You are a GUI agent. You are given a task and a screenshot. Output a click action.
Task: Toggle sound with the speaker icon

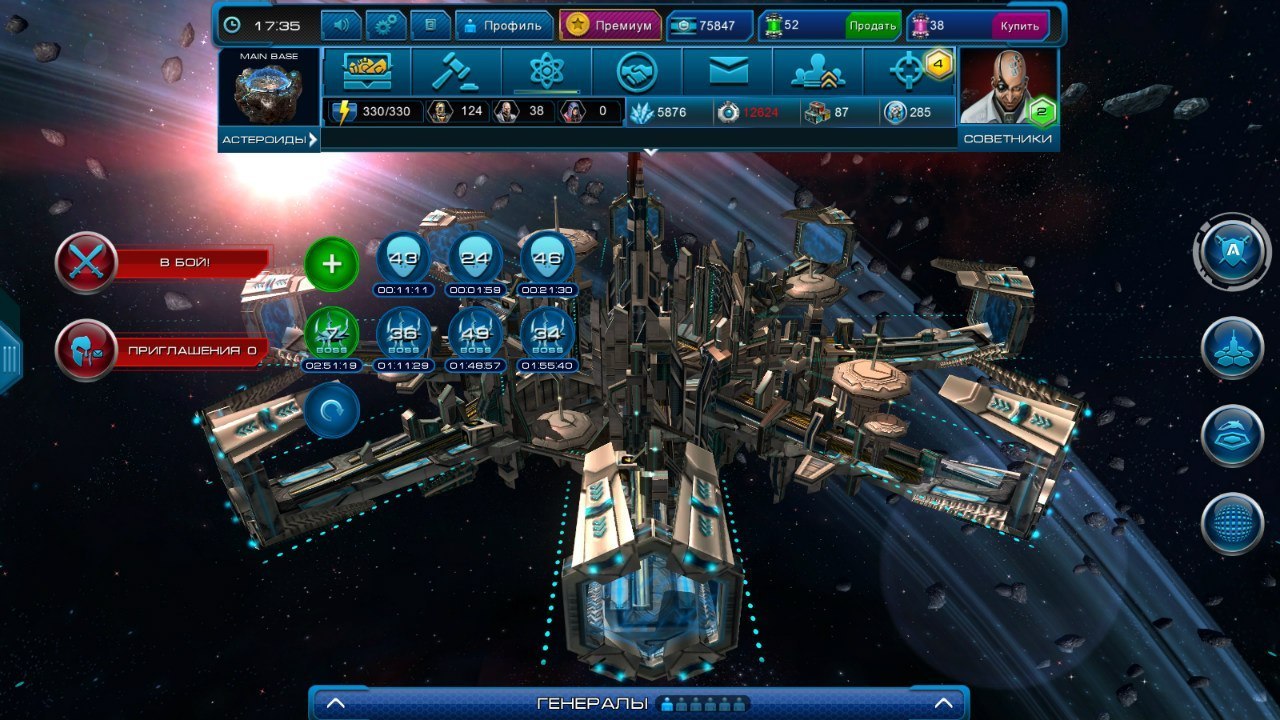click(341, 25)
